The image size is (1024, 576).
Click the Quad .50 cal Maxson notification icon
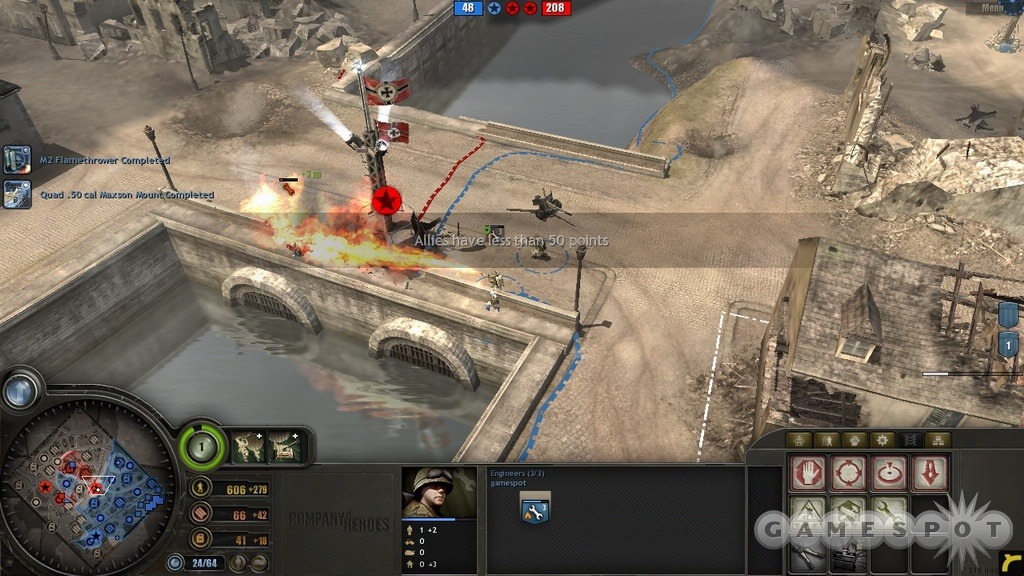[17, 194]
